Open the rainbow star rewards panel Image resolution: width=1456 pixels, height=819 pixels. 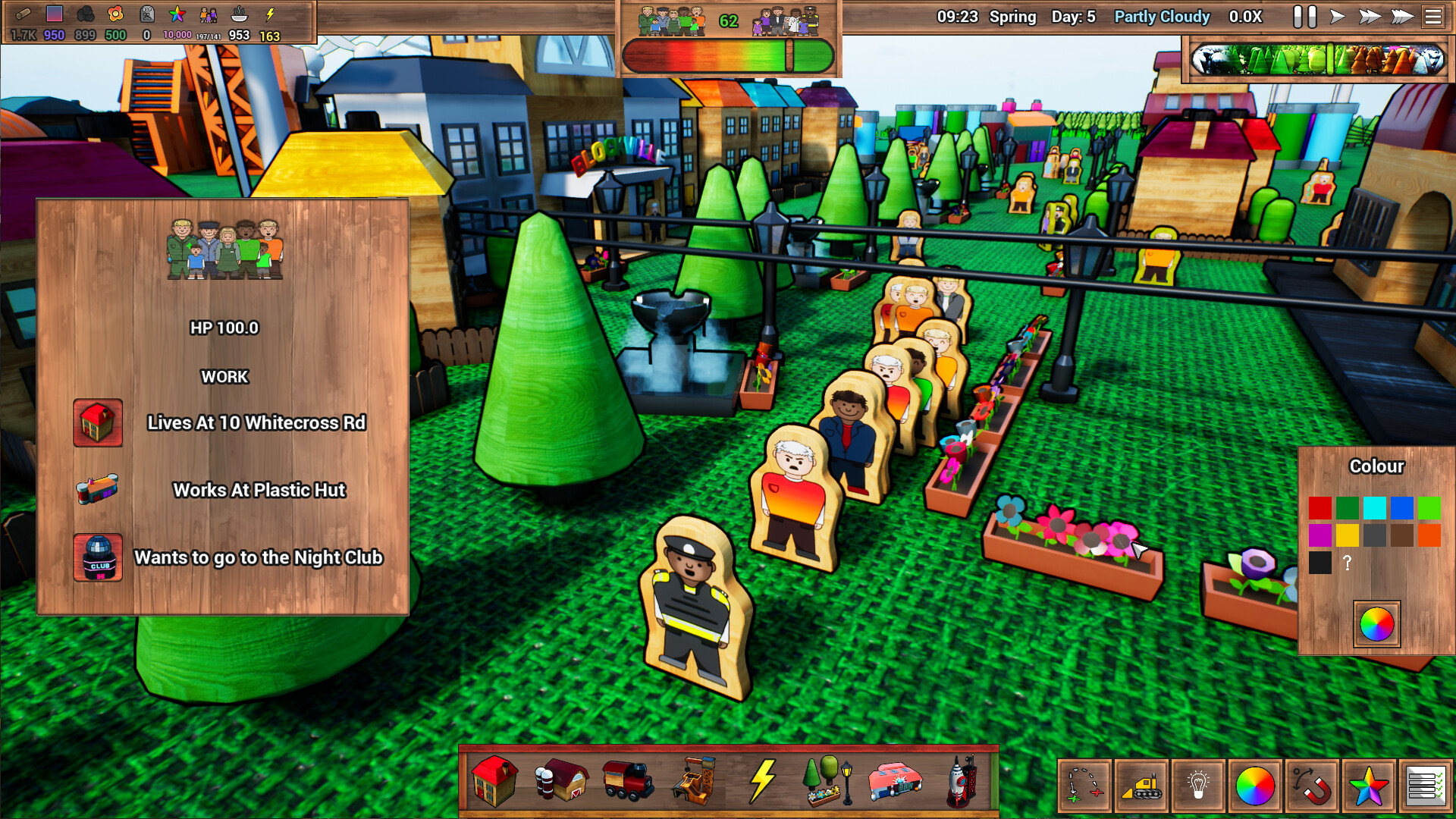[x=1367, y=785]
